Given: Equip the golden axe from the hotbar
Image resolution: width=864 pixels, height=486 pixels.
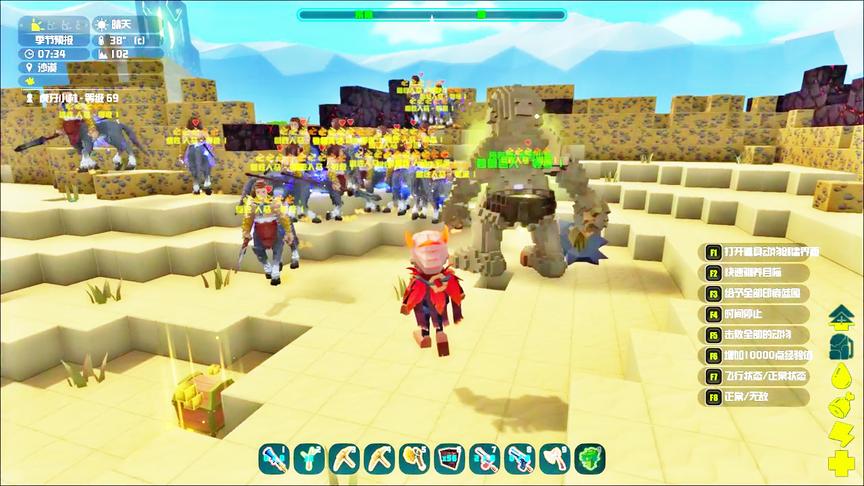Looking at the screenshot, I should pos(413,459).
